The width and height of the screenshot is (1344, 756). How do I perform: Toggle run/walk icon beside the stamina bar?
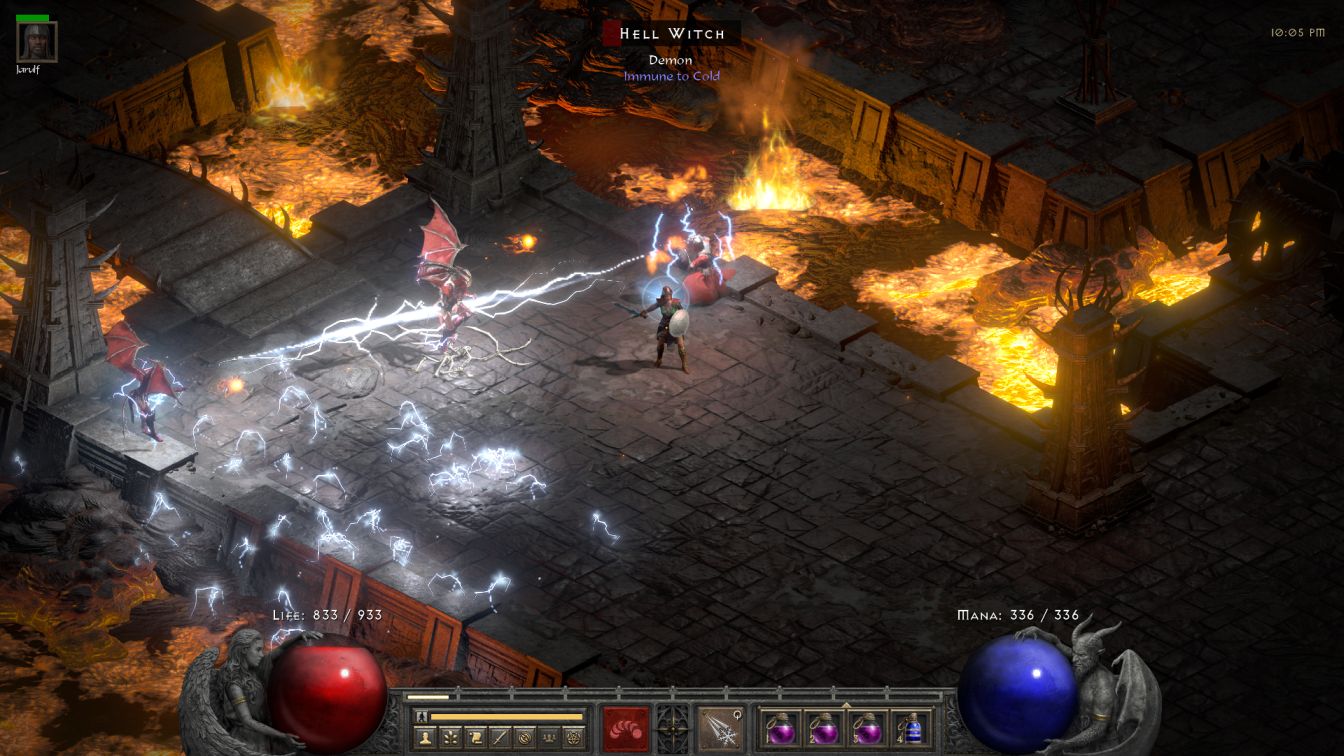[421, 716]
